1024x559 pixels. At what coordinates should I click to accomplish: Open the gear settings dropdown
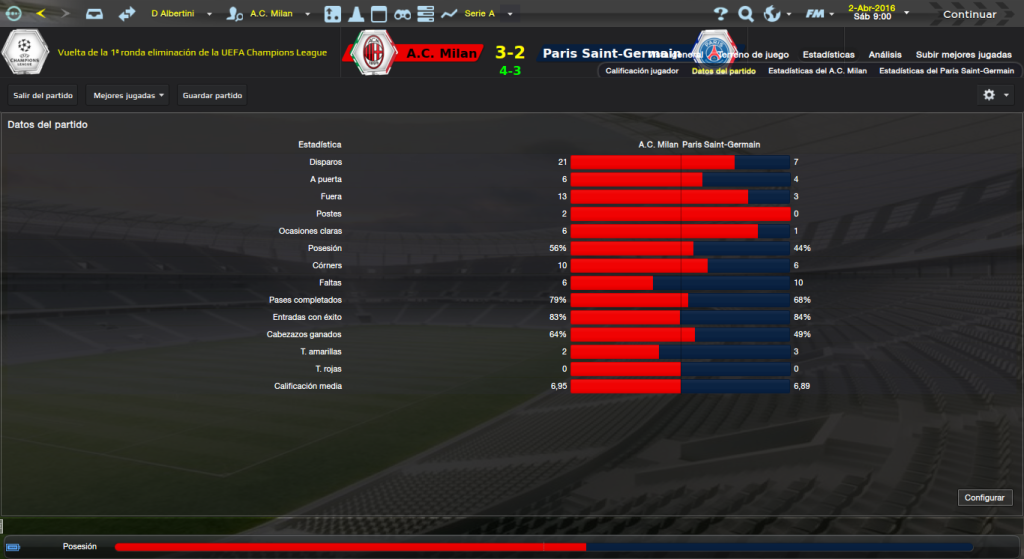[x=996, y=95]
